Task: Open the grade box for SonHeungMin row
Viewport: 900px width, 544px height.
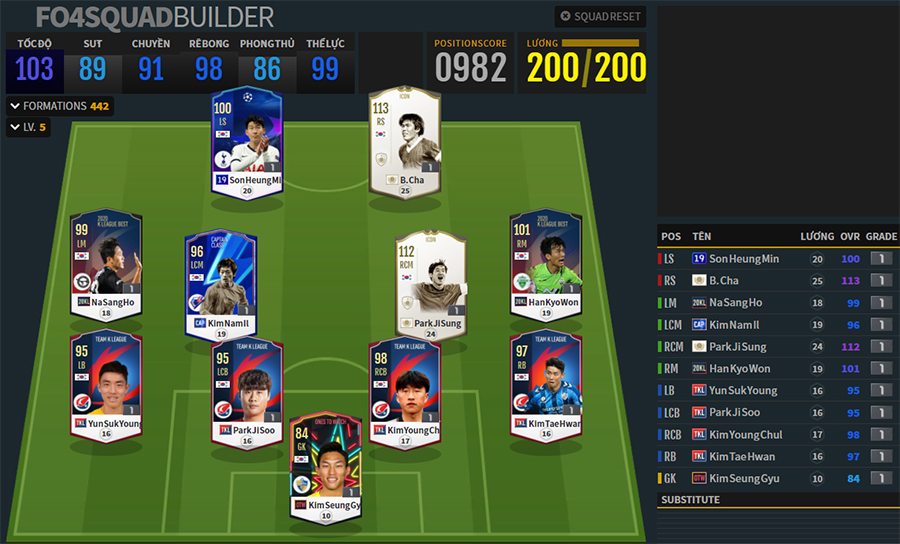Action: click(881, 259)
